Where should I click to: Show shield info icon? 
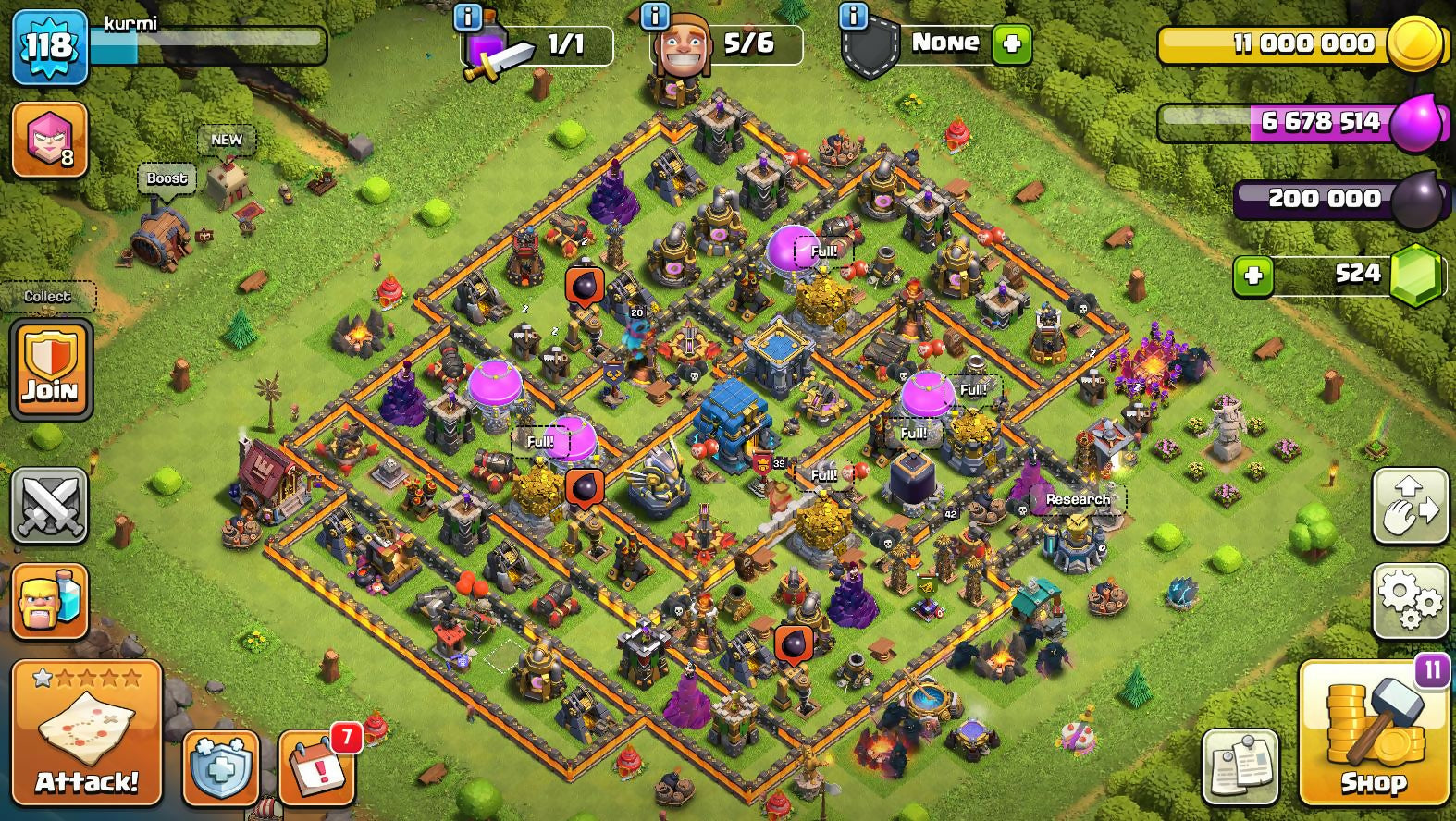[x=853, y=16]
